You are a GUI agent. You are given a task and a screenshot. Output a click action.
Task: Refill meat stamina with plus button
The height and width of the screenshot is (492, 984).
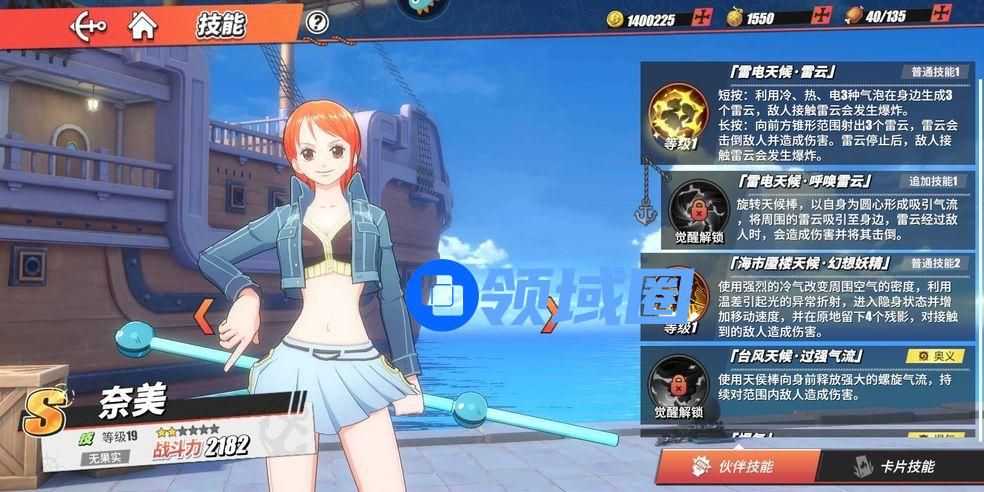tap(940, 16)
